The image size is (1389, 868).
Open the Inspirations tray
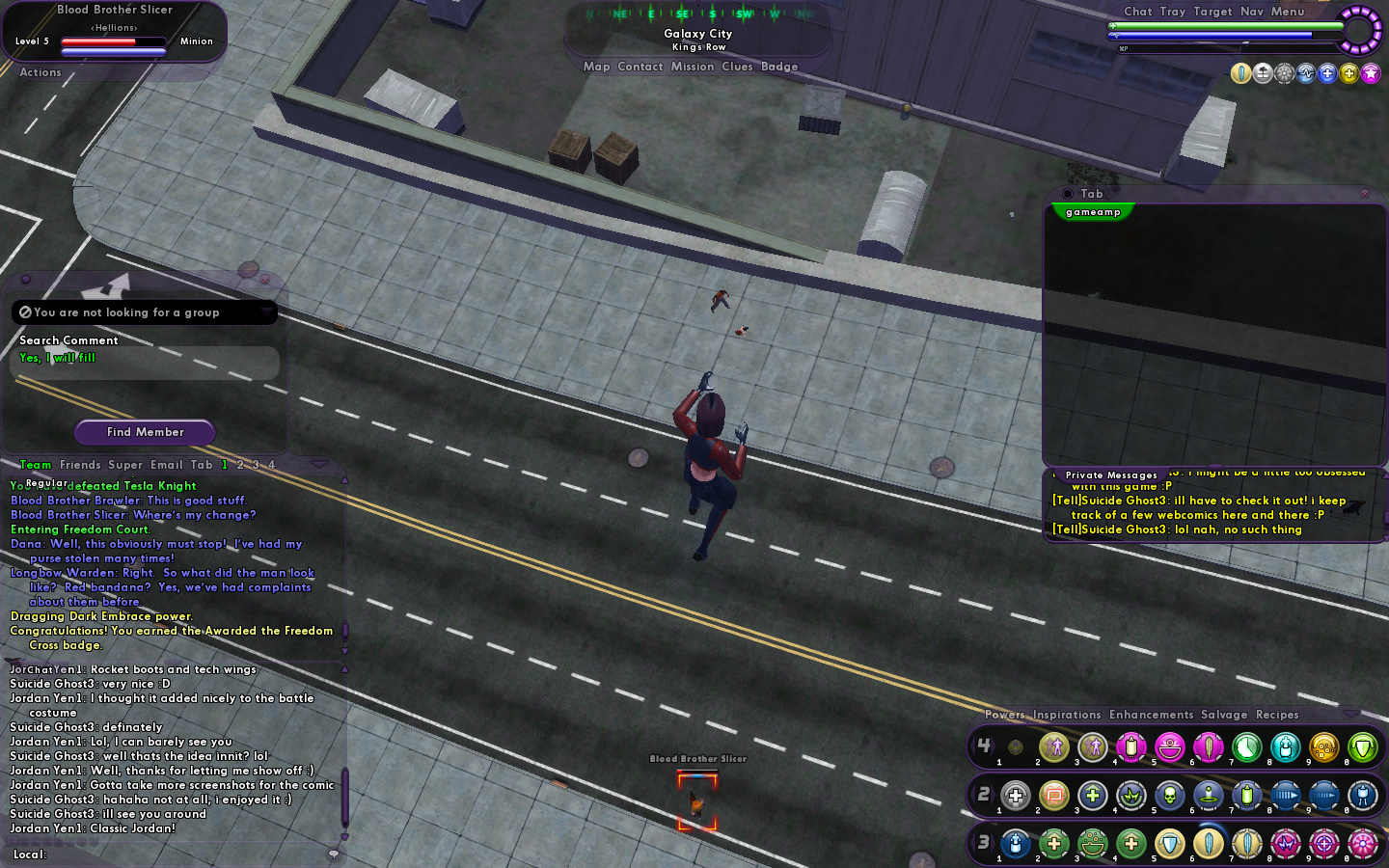(x=1067, y=715)
